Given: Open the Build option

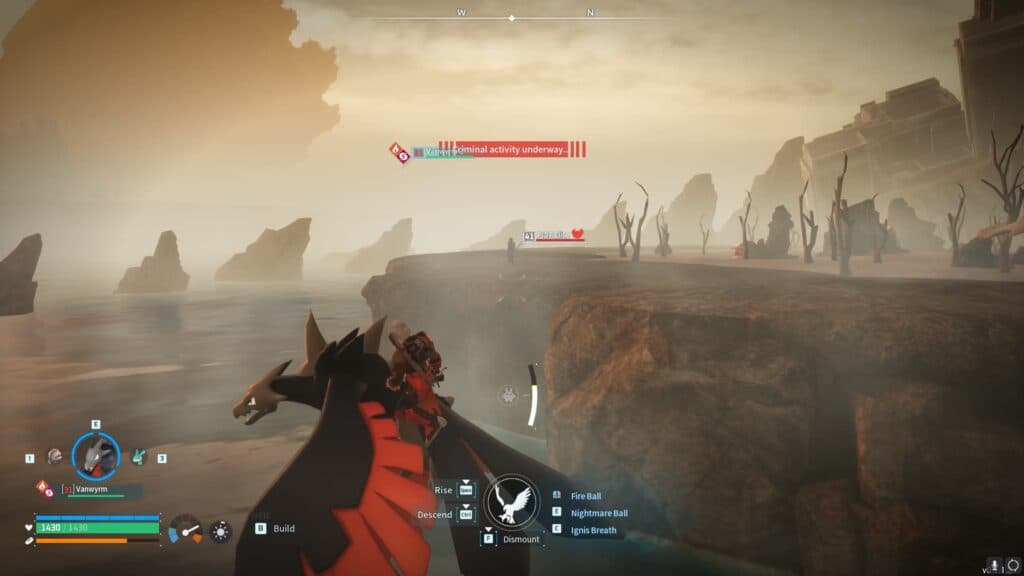Looking at the screenshot, I should 283,528.
